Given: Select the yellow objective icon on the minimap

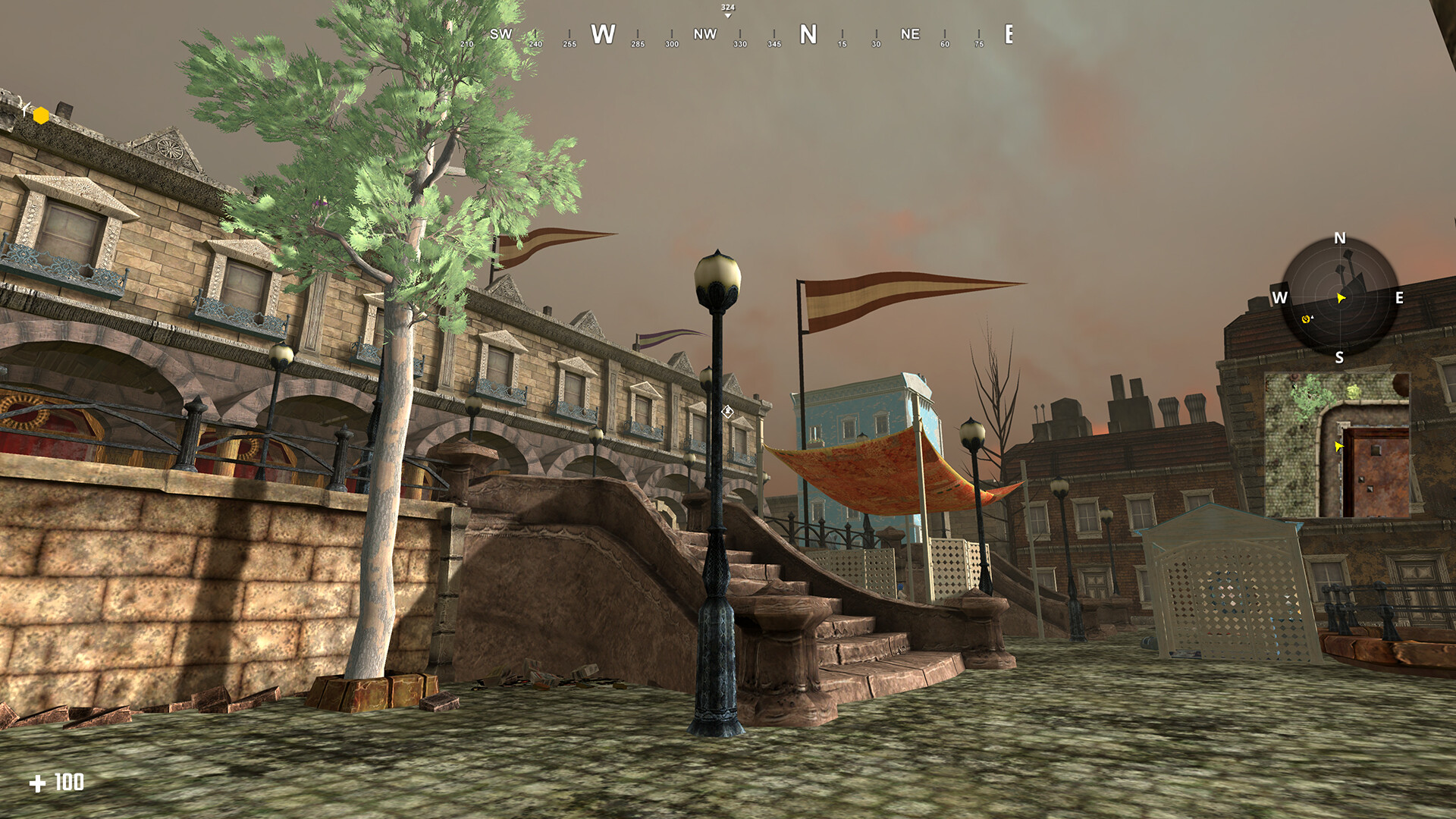Looking at the screenshot, I should [1305, 320].
